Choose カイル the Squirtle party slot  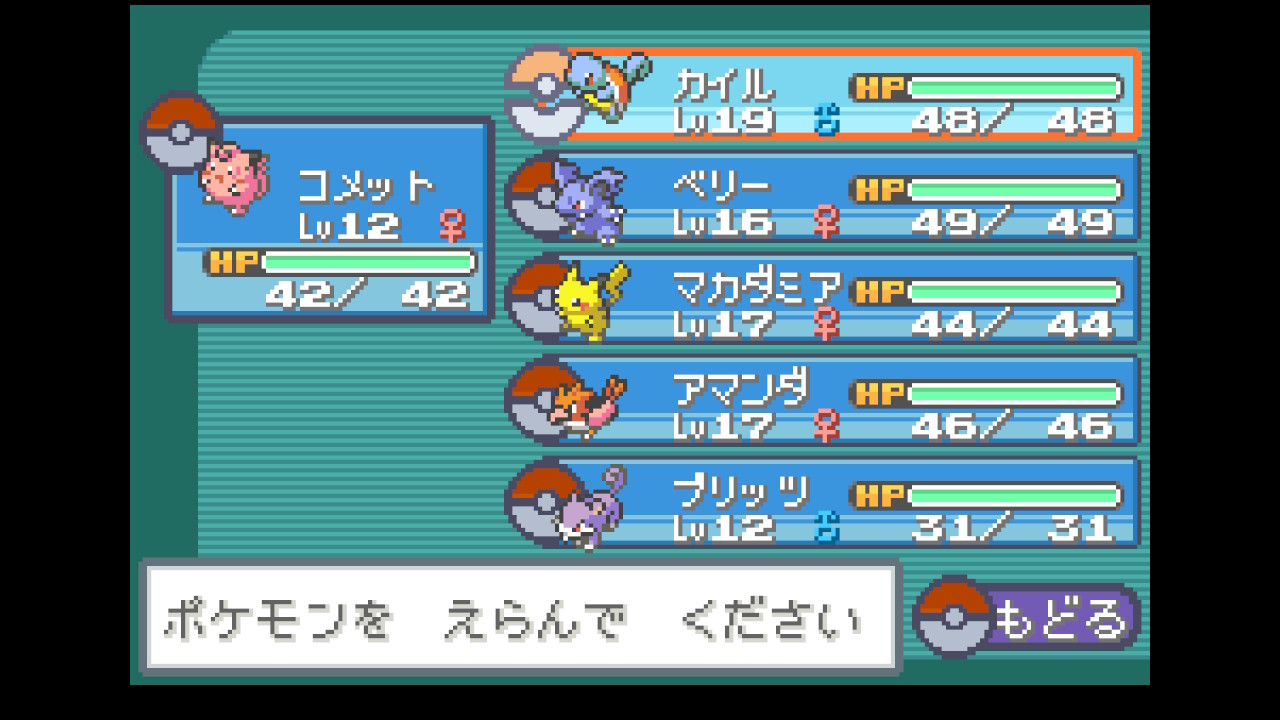pyautogui.click(x=840, y=94)
